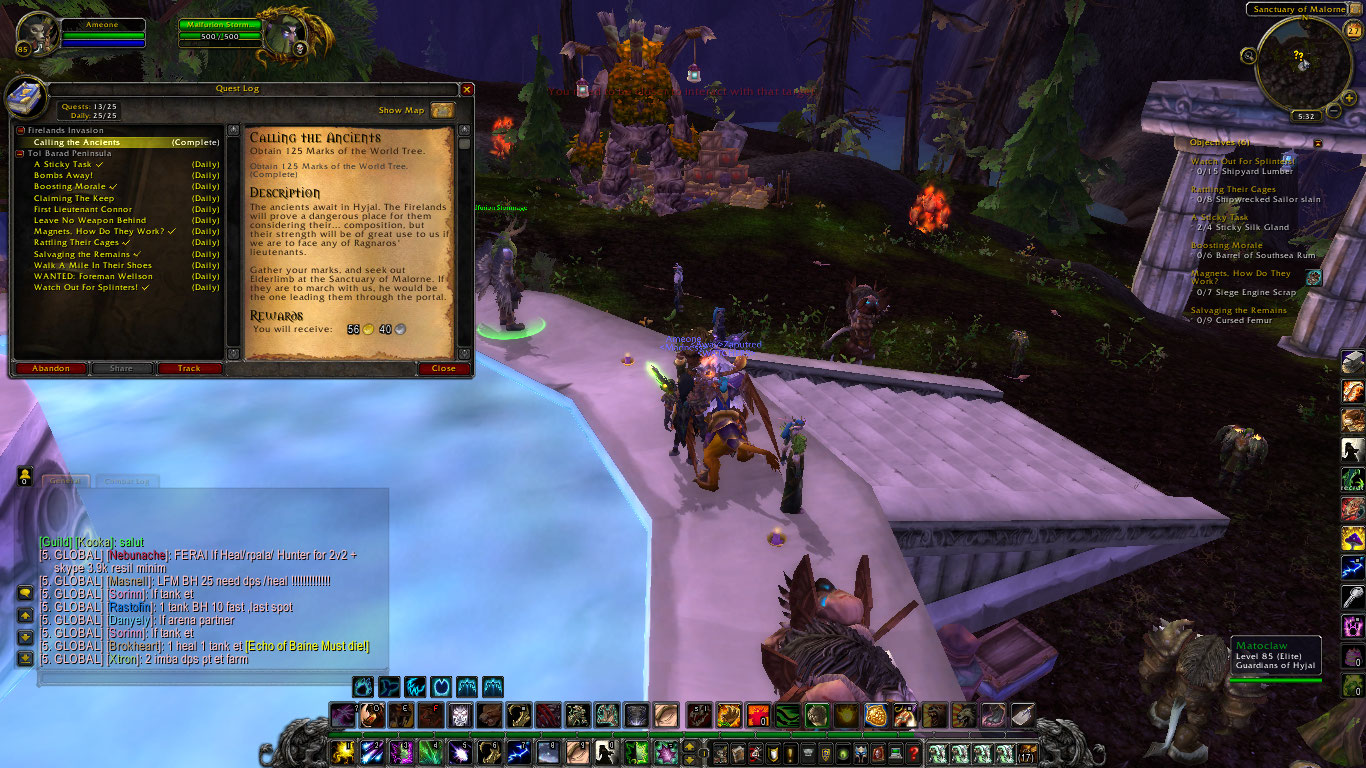The height and width of the screenshot is (768, 1366).
Task: Select the Malfurion Stormrage target frame
Action: click(x=295, y=33)
